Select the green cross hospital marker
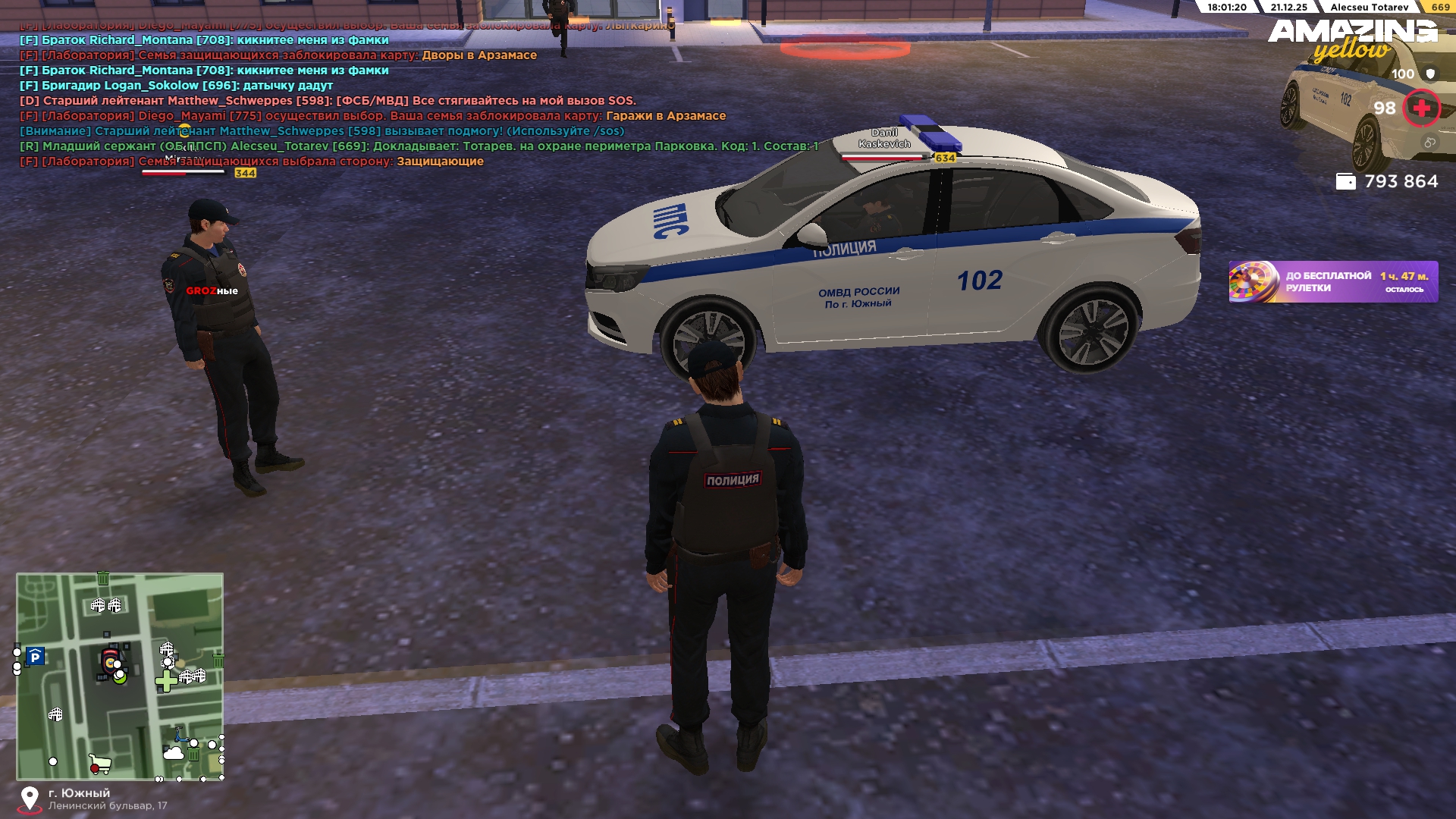 (x=165, y=681)
